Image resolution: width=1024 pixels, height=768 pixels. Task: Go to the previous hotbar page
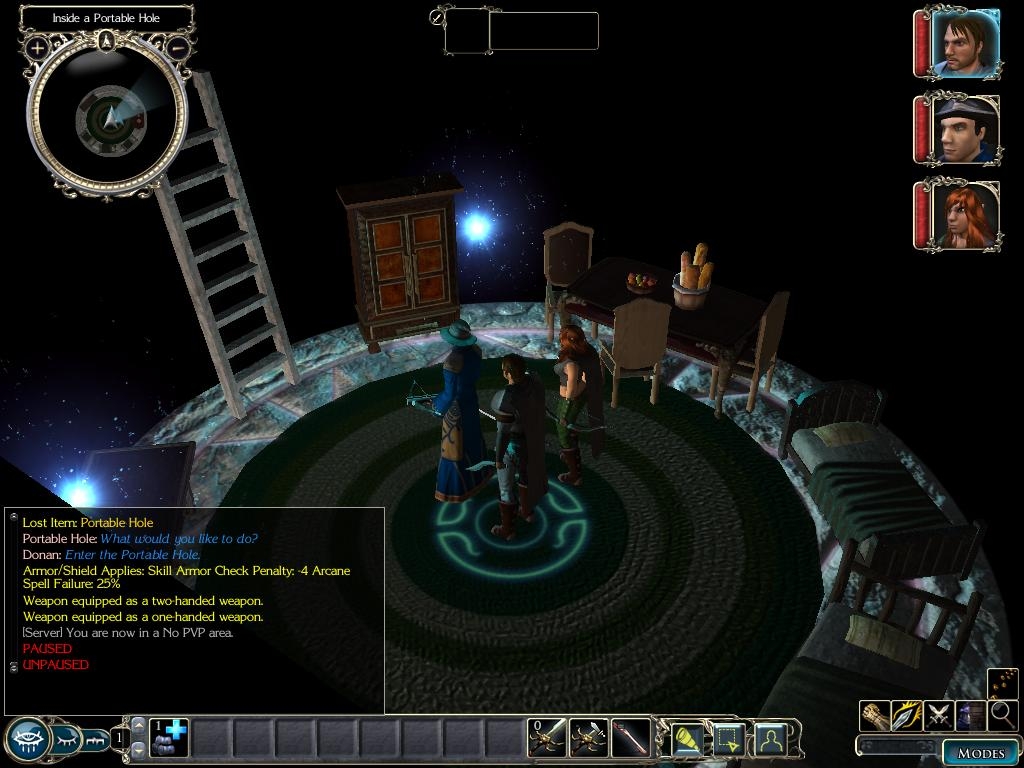139,725
